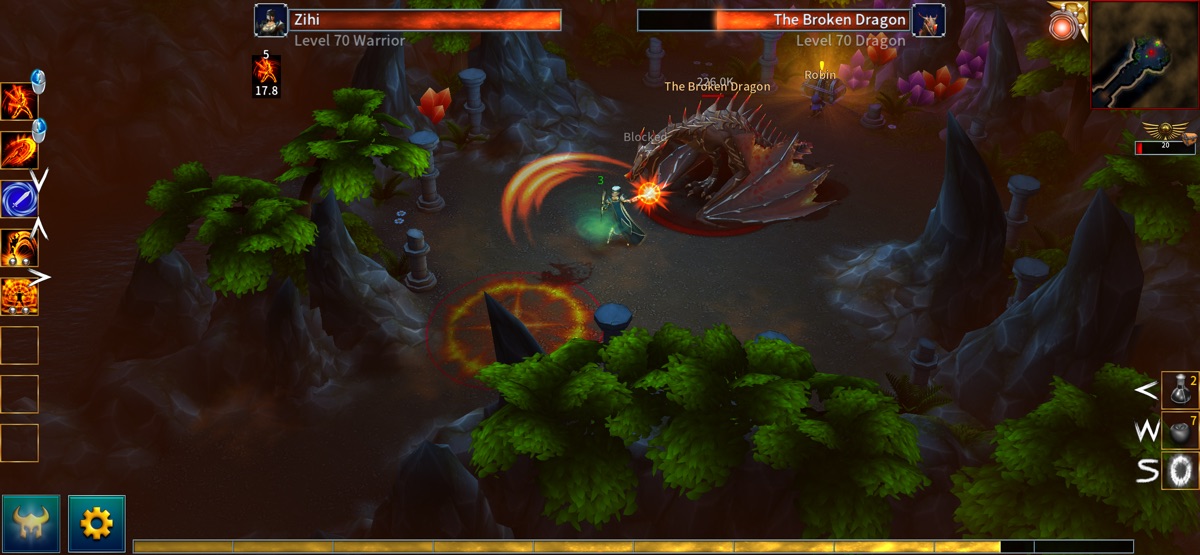Select Zihi's warrior portrait

pos(270,20)
